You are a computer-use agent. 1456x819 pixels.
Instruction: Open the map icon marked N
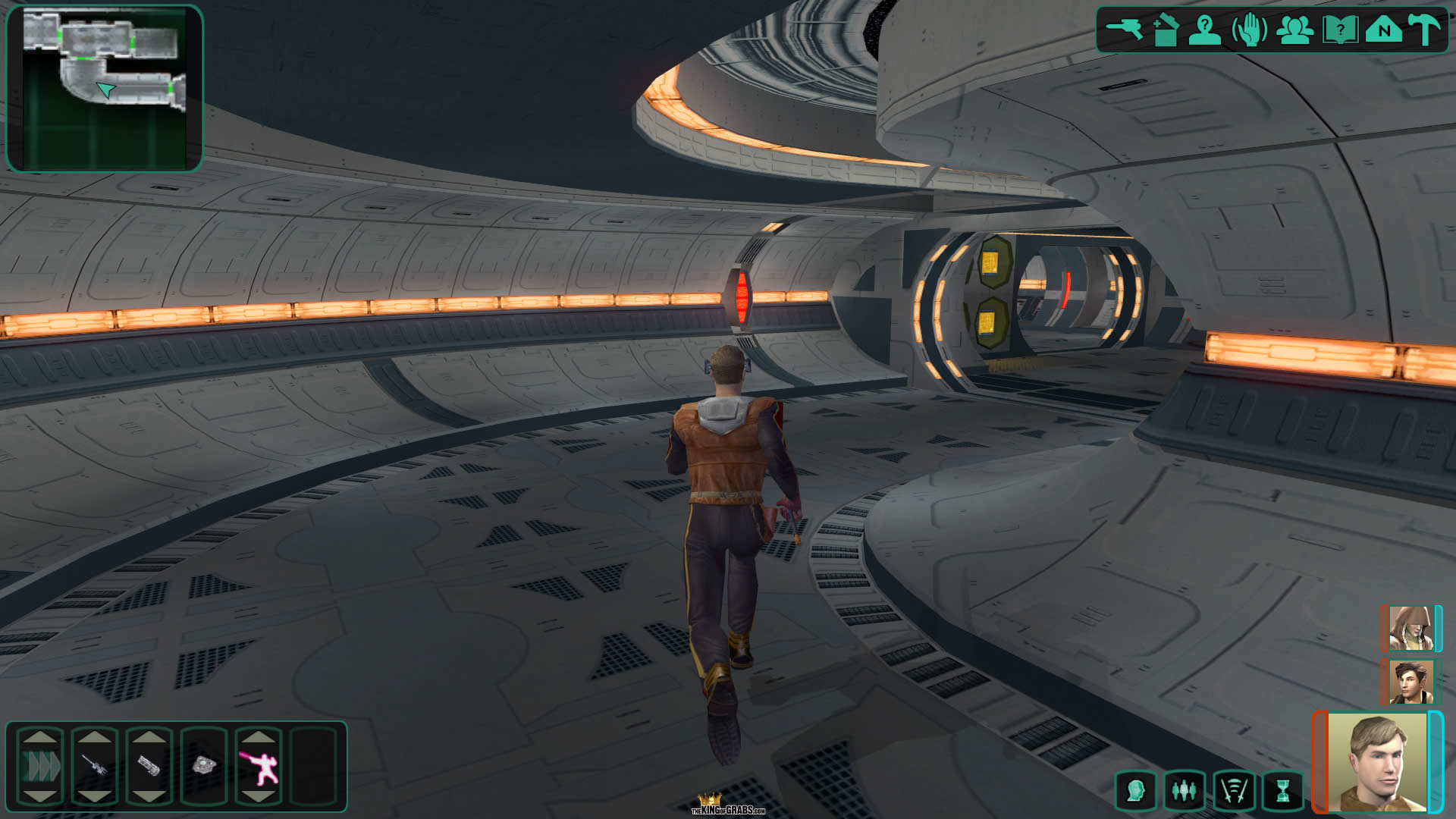click(x=1384, y=30)
